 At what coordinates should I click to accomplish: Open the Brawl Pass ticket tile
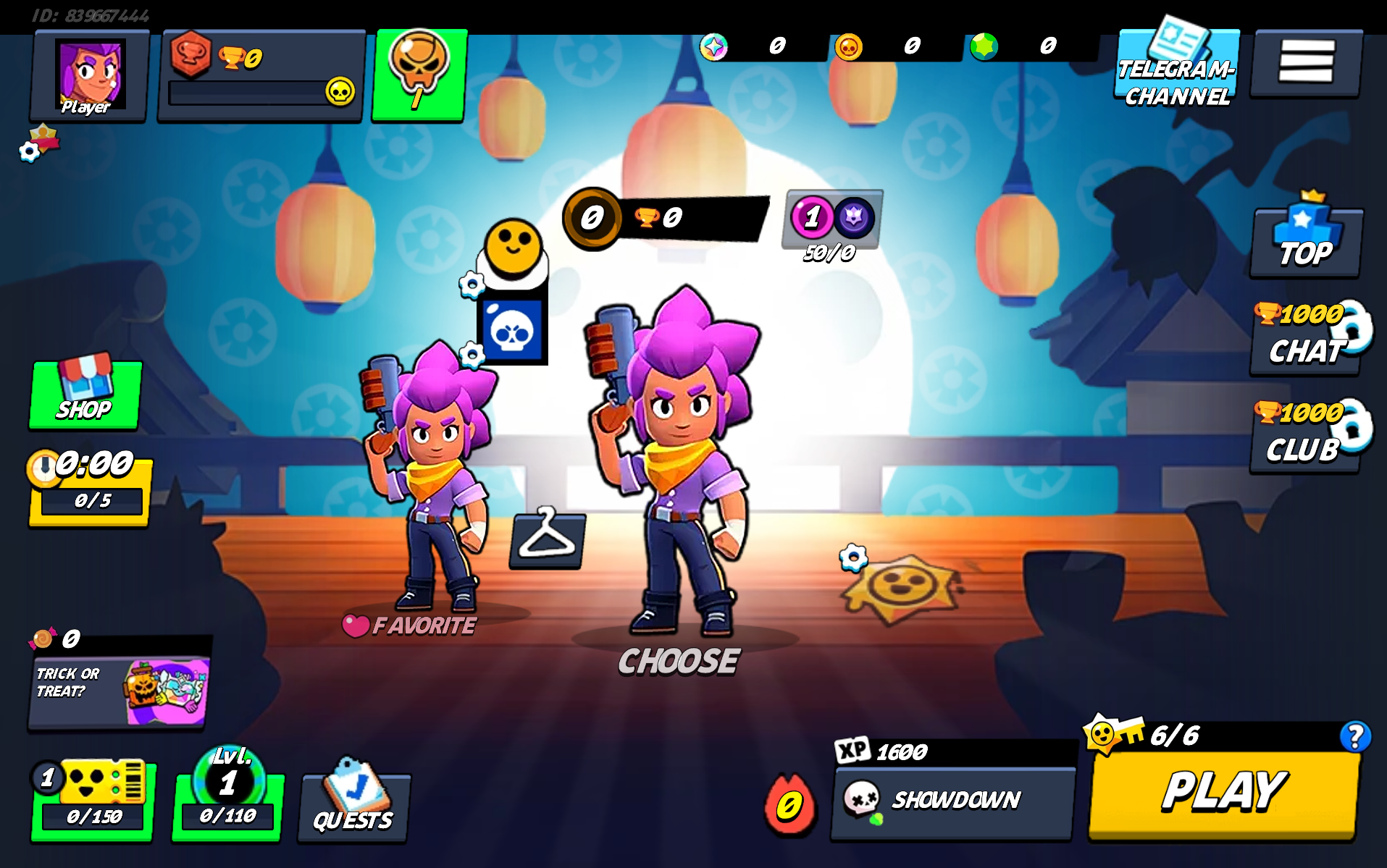[93, 801]
